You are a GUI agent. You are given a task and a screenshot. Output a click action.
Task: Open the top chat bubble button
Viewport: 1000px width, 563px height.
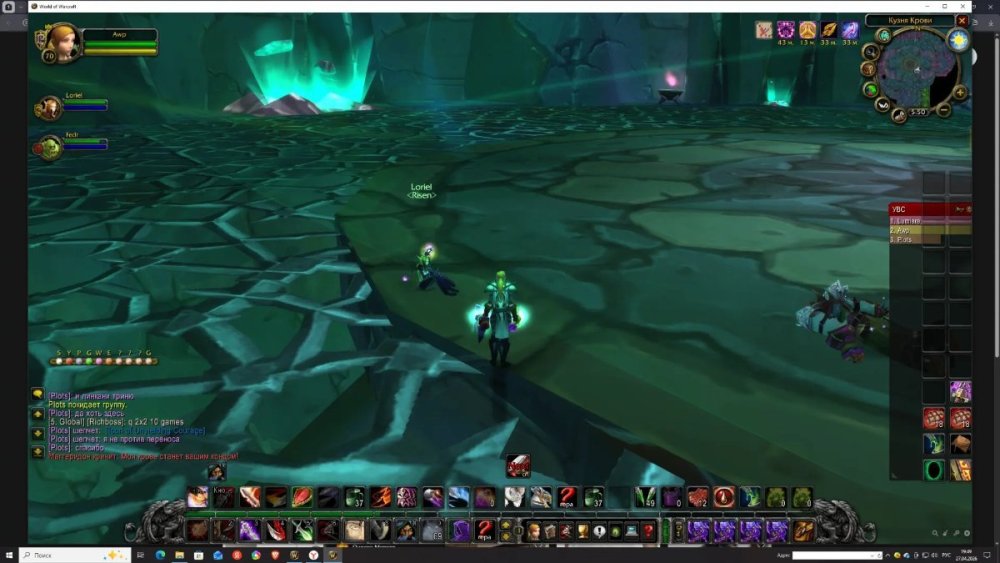tap(37, 395)
